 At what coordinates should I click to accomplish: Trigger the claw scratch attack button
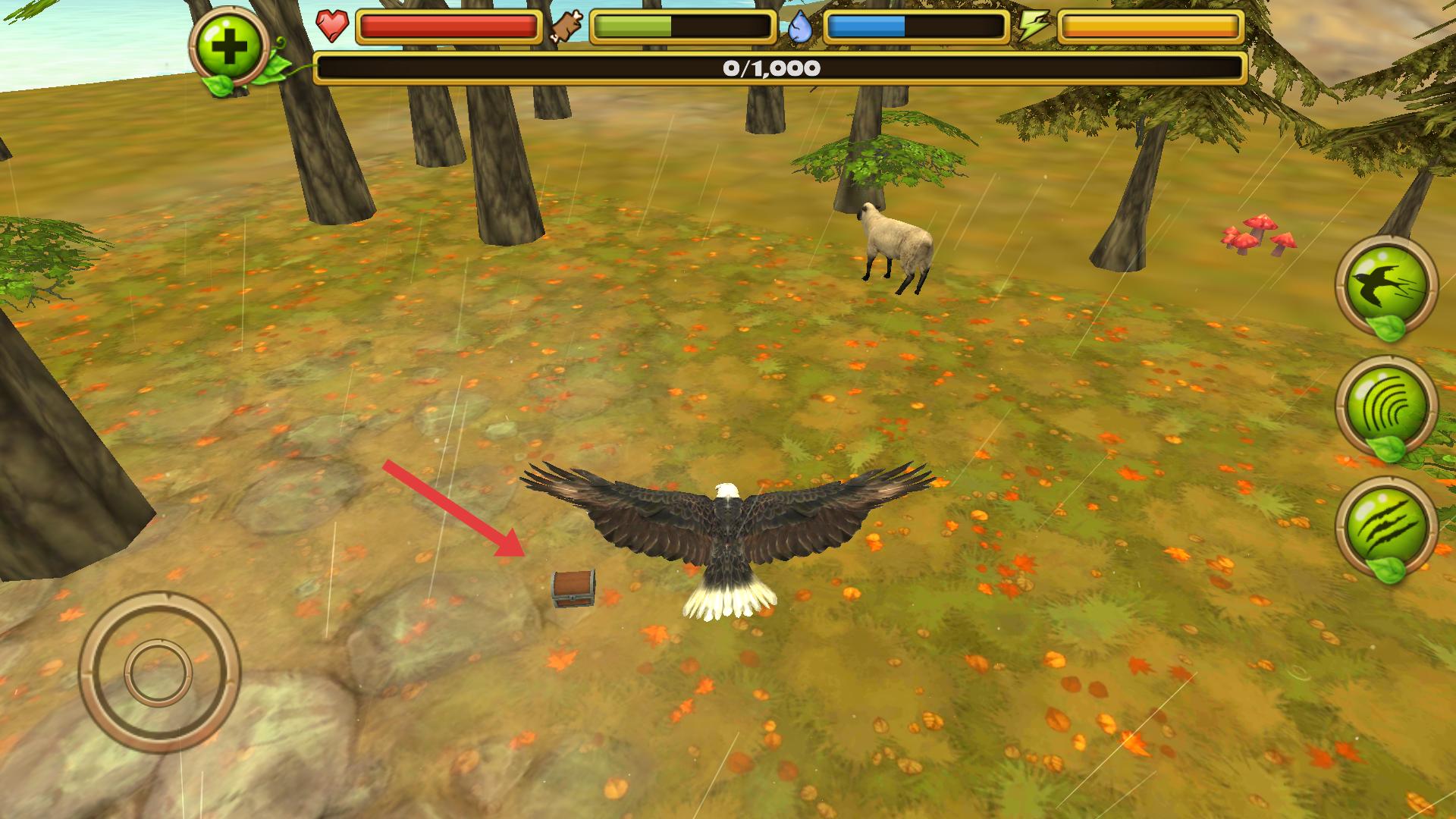(x=1385, y=526)
